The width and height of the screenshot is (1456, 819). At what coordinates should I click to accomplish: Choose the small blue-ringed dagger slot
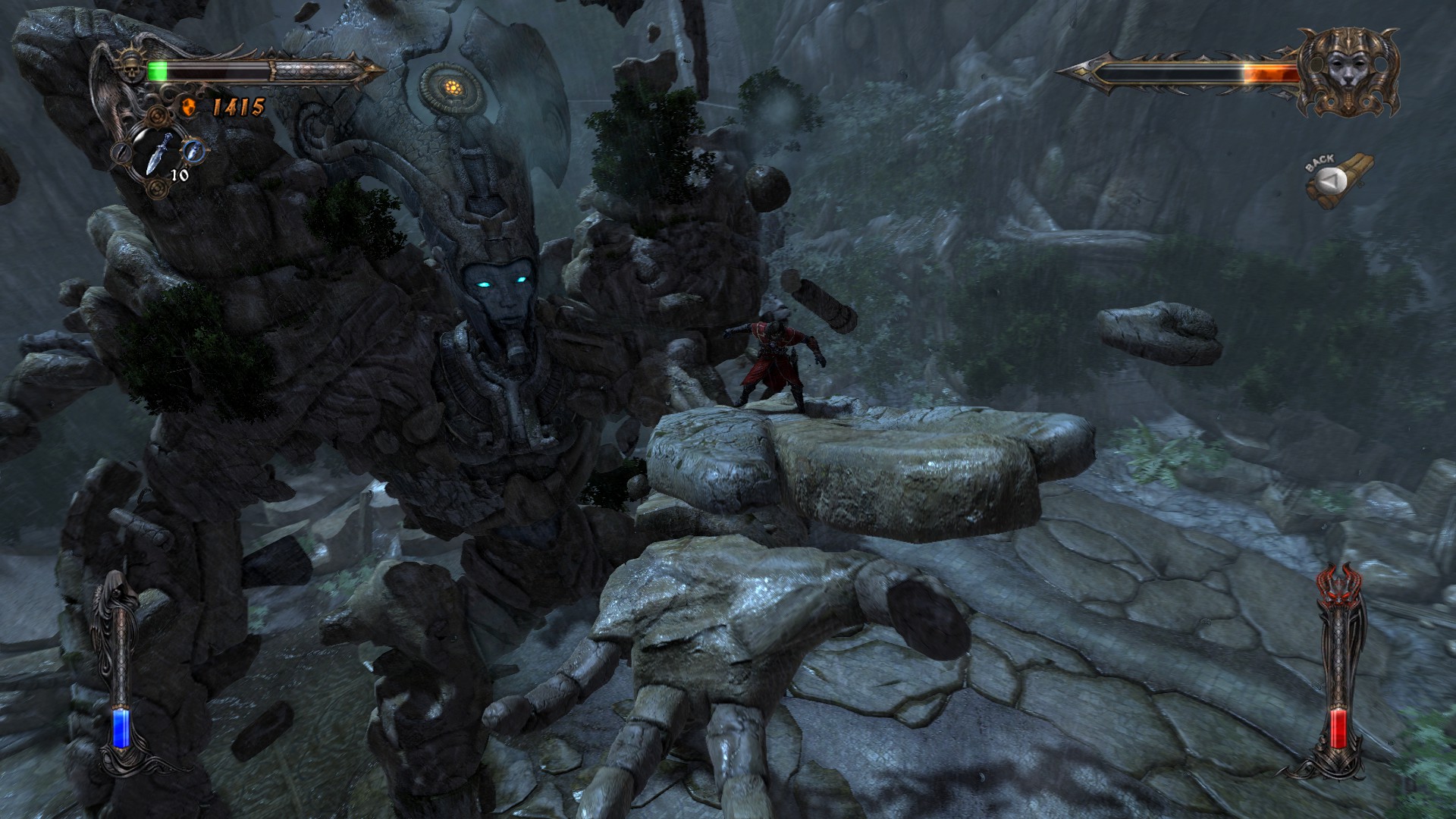coord(195,149)
